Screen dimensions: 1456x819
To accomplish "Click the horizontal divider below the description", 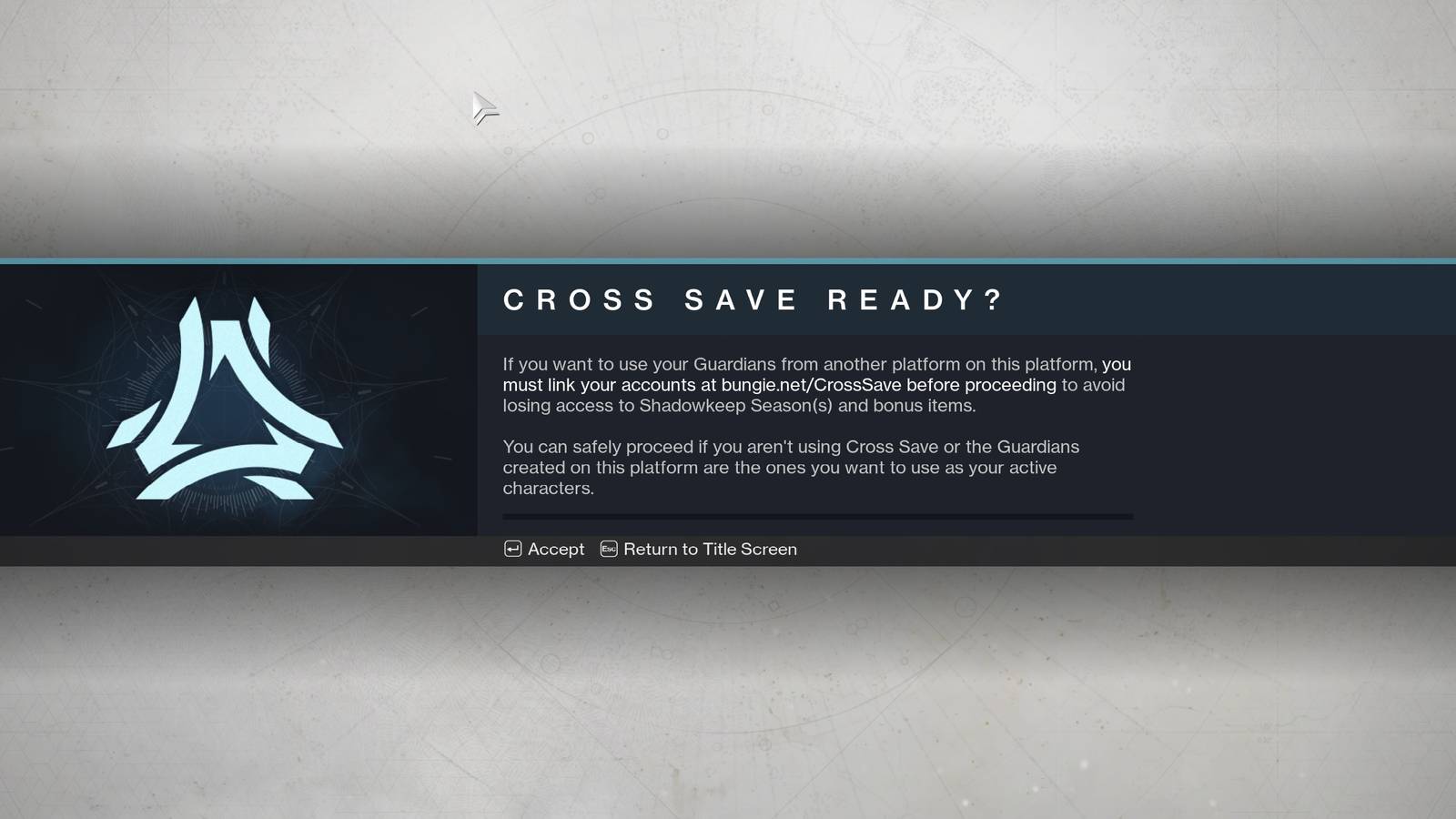I will (x=817, y=516).
